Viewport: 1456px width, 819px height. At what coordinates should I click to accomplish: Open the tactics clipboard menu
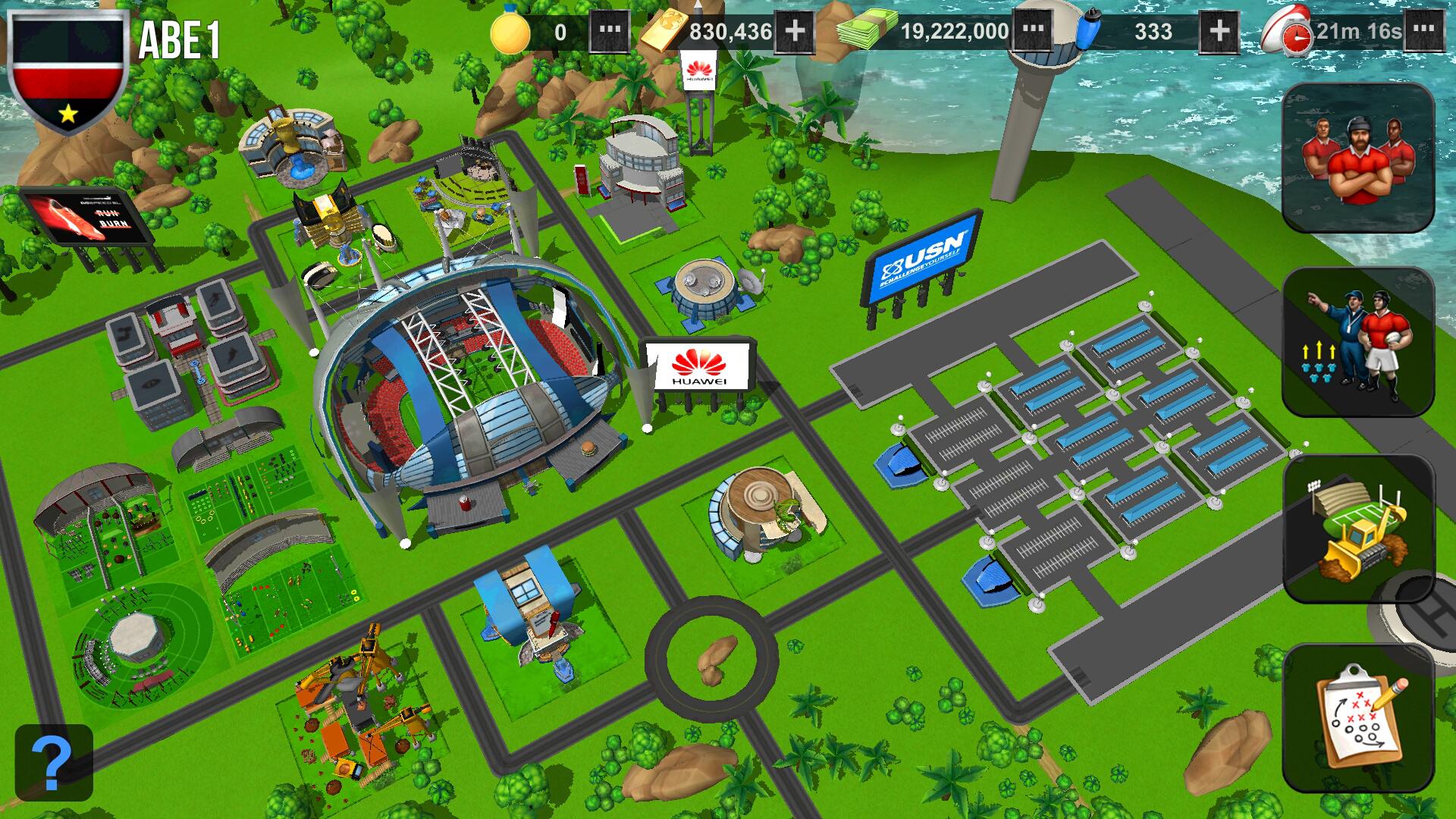tap(1357, 717)
